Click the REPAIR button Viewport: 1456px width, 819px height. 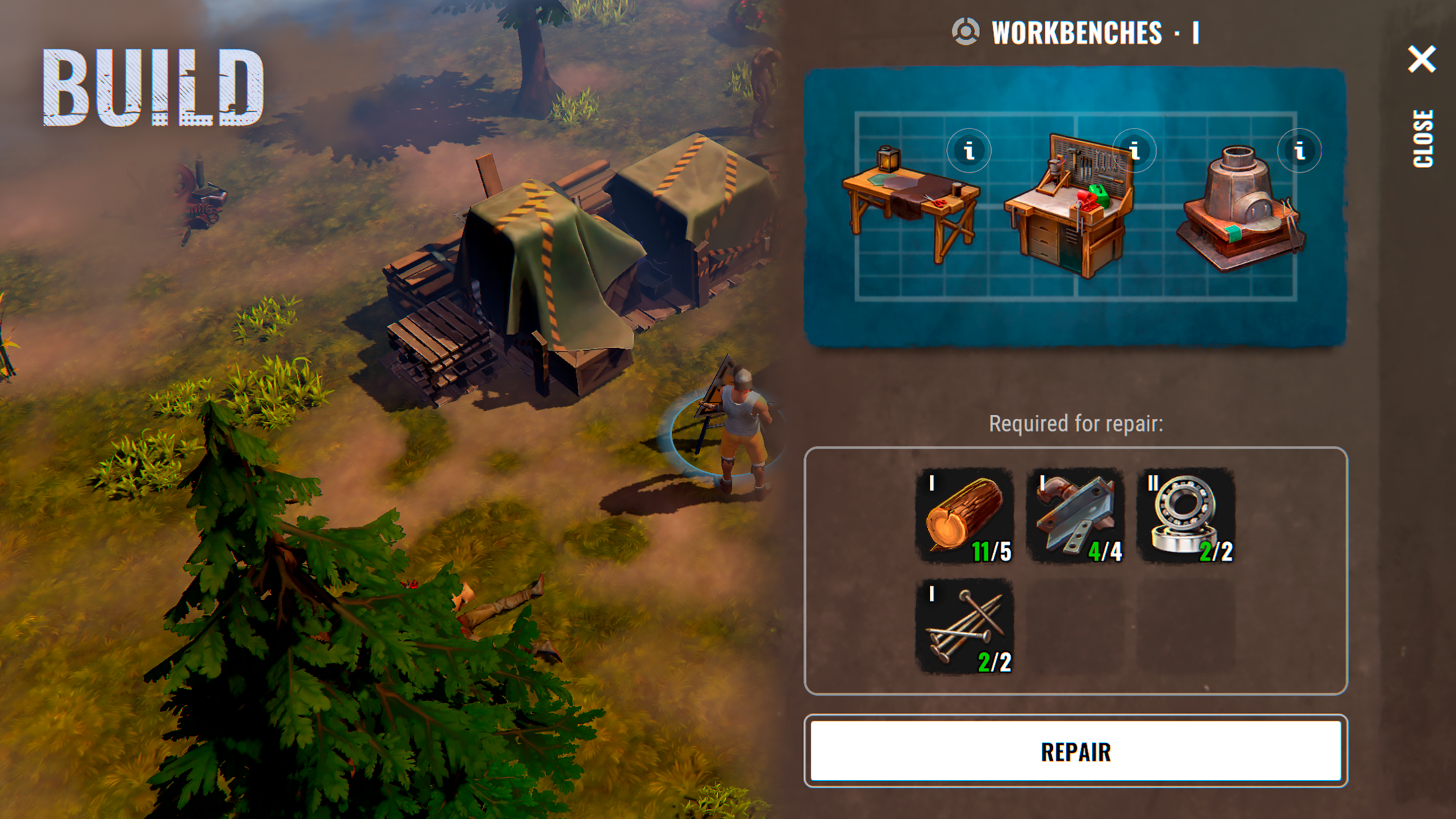point(1075,751)
